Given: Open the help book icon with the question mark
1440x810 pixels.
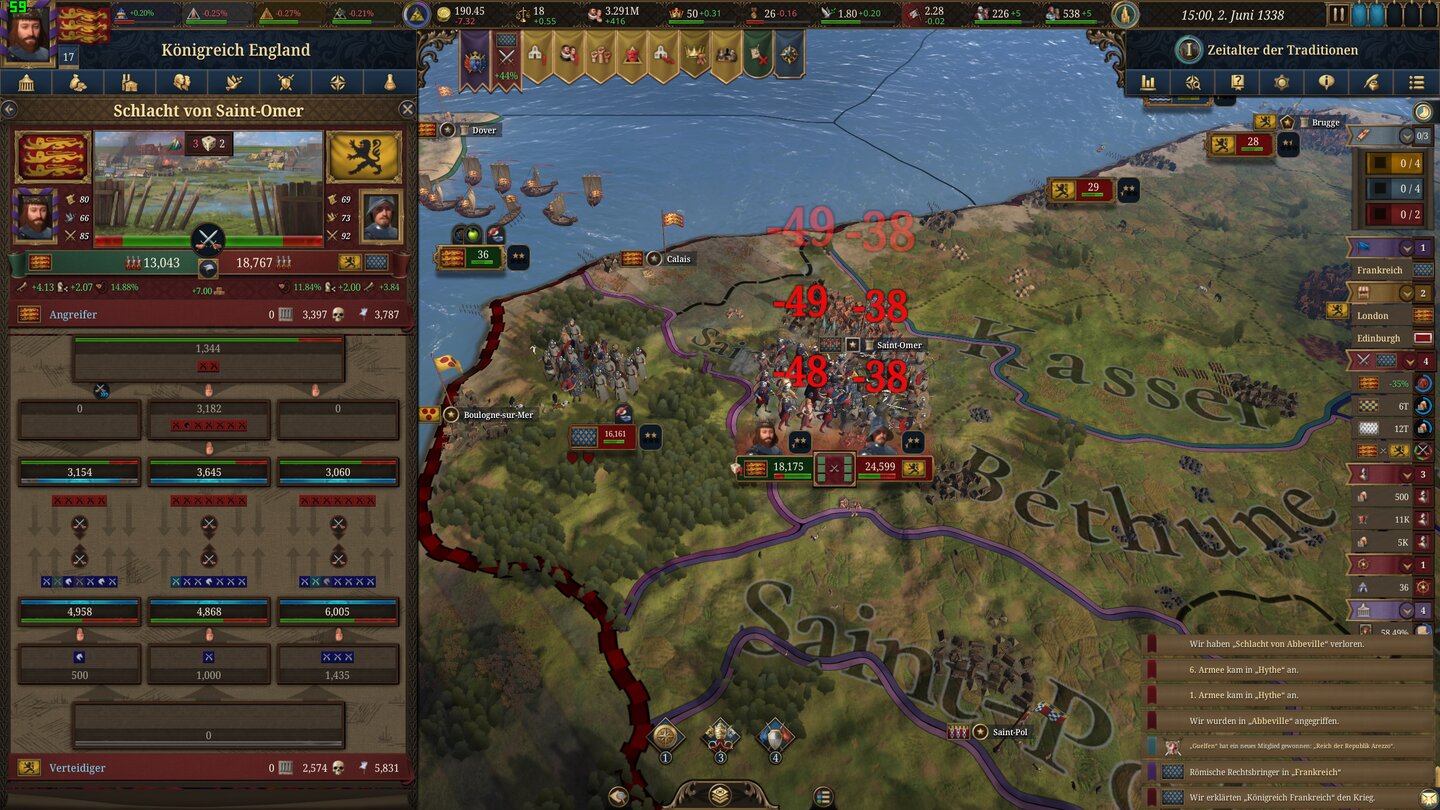Looking at the screenshot, I should pyautogui.click(x=1238, y=82).
